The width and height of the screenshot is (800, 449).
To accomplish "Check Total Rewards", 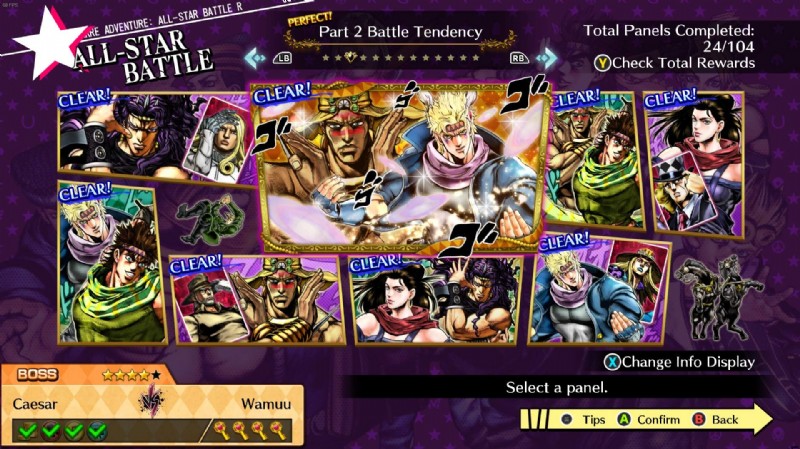I will pyautogui.click(x=674, y=64).
